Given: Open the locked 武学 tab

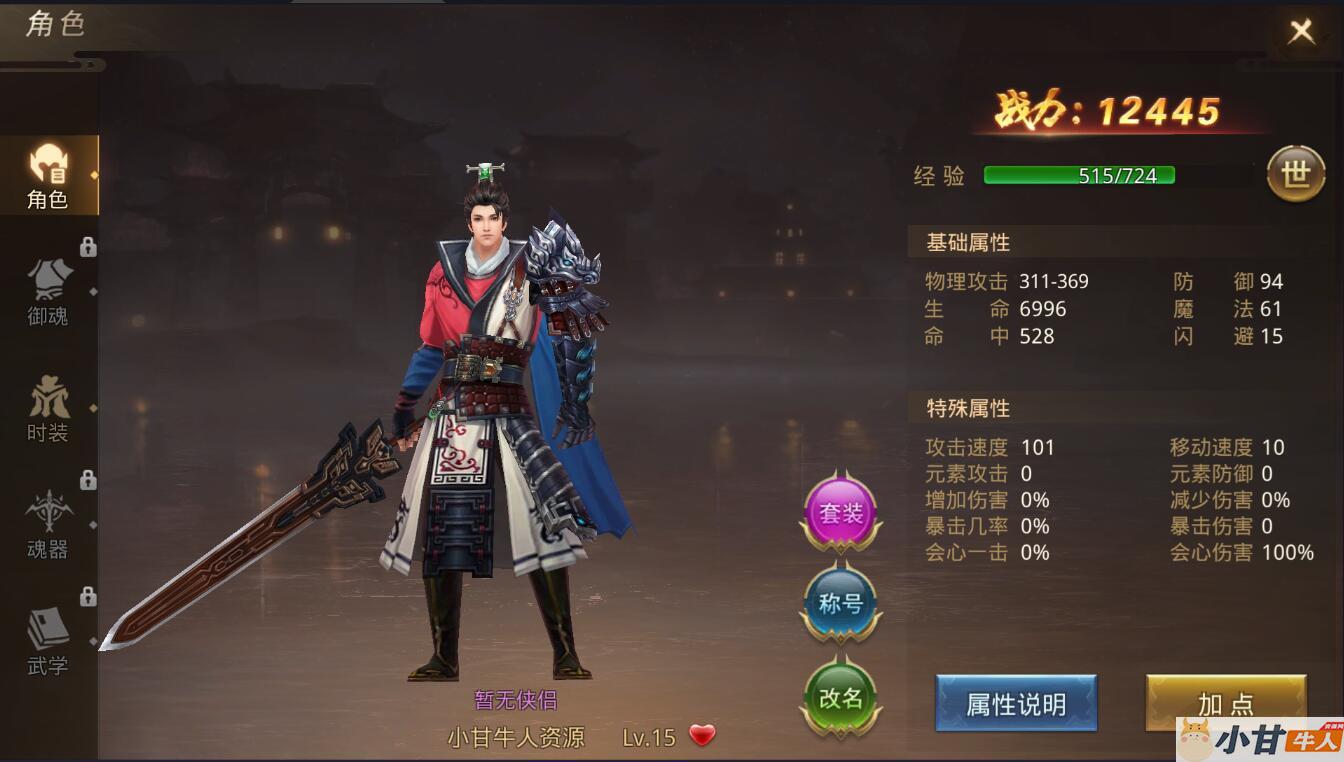Looking at the screenshot, I should (x=48, y=641).
